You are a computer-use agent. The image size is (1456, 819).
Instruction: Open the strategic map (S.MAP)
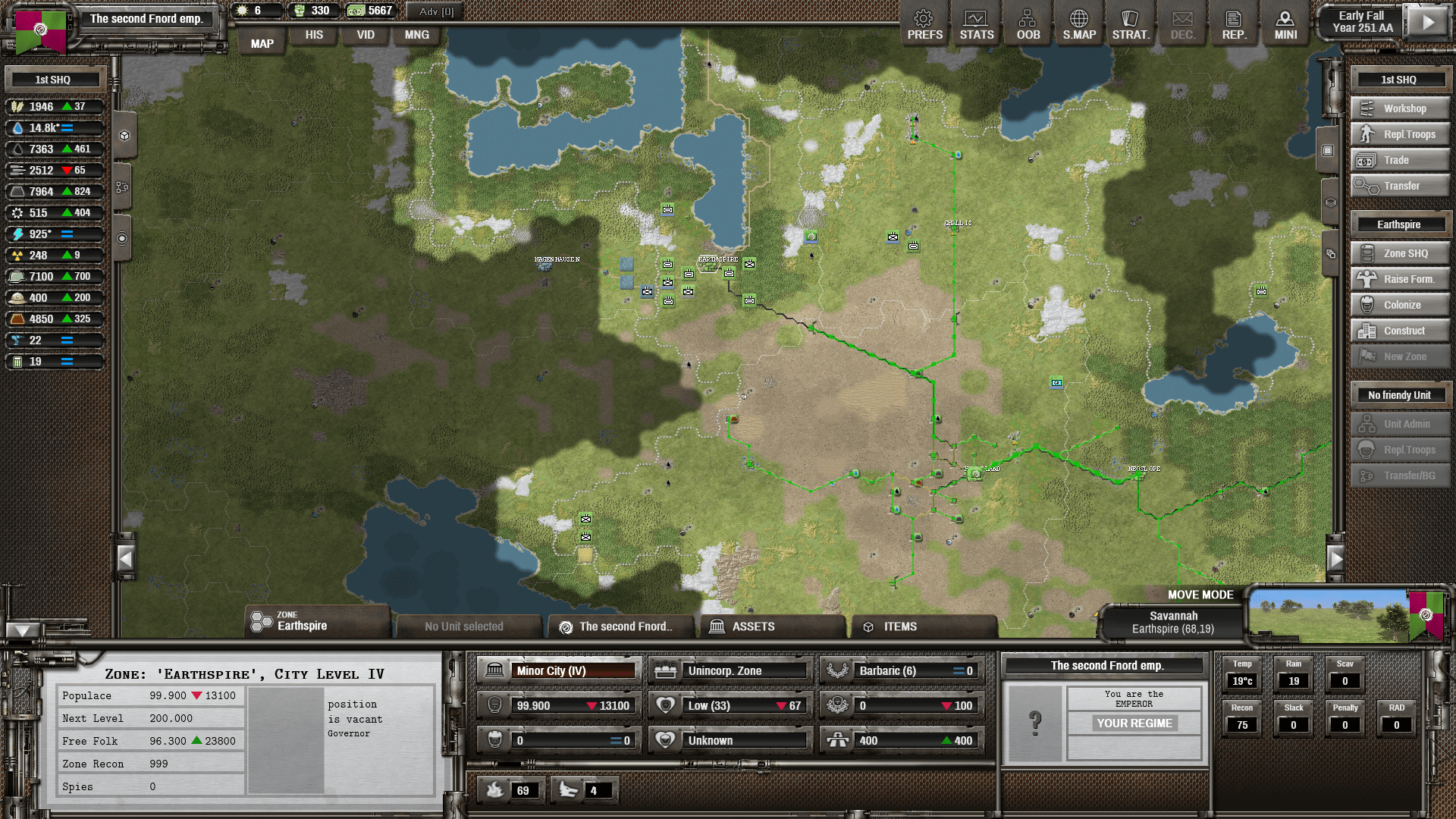(x=1079, y=25)
